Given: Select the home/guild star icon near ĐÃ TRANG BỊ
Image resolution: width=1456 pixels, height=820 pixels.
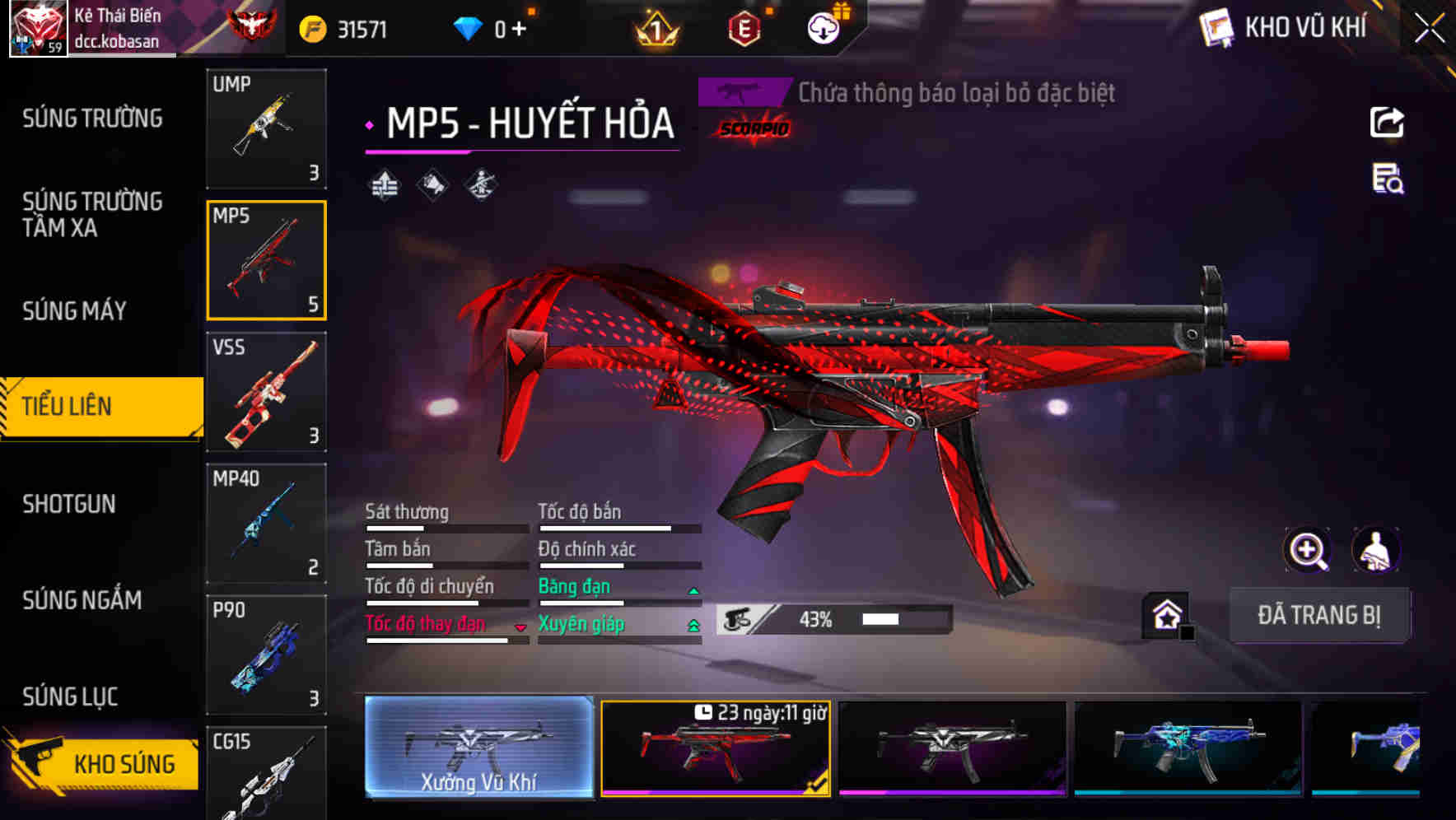Looking at the screenshot, I should [1167, 614].
